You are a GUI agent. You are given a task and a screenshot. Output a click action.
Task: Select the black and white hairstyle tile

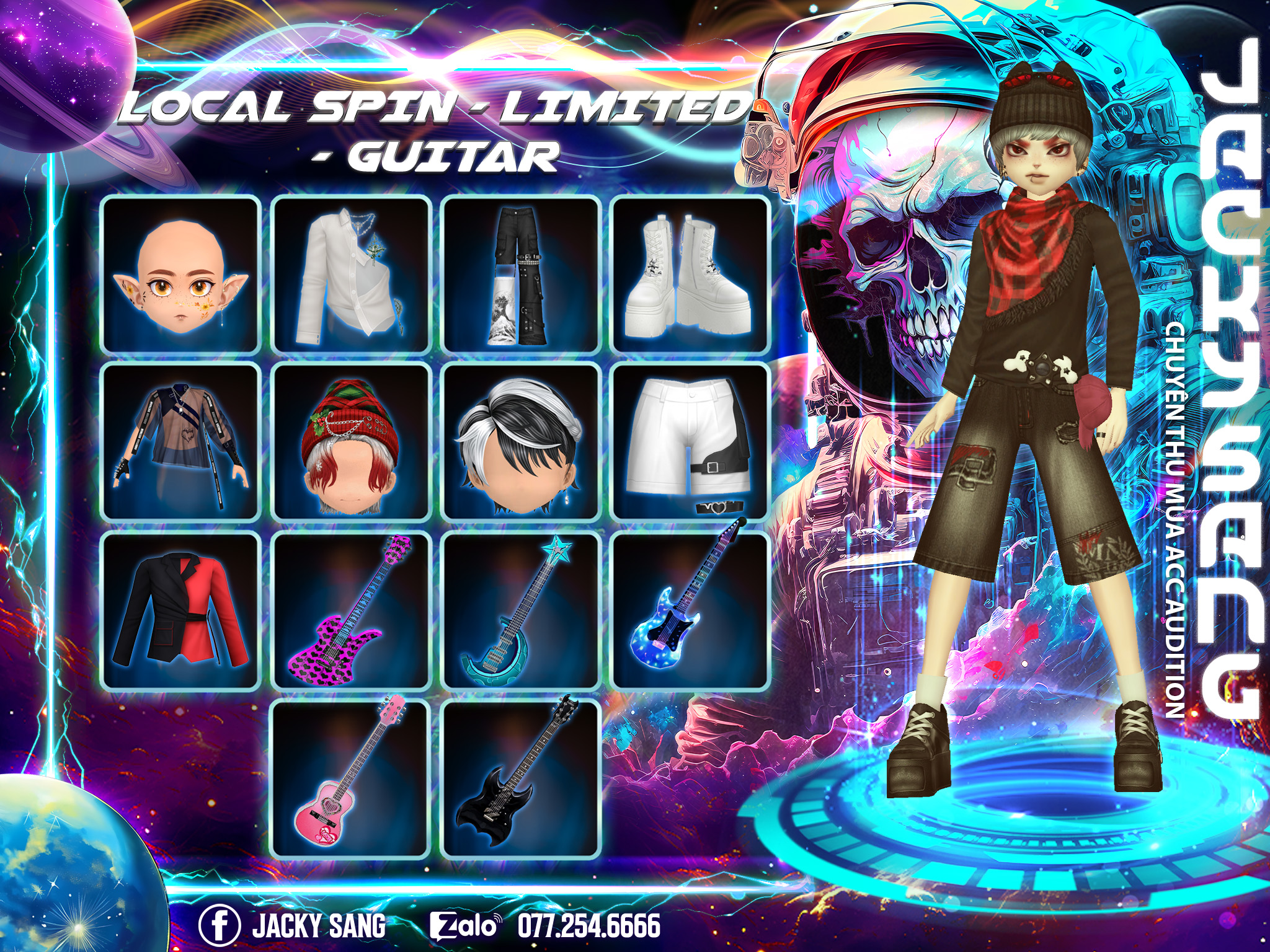[521, 442]
